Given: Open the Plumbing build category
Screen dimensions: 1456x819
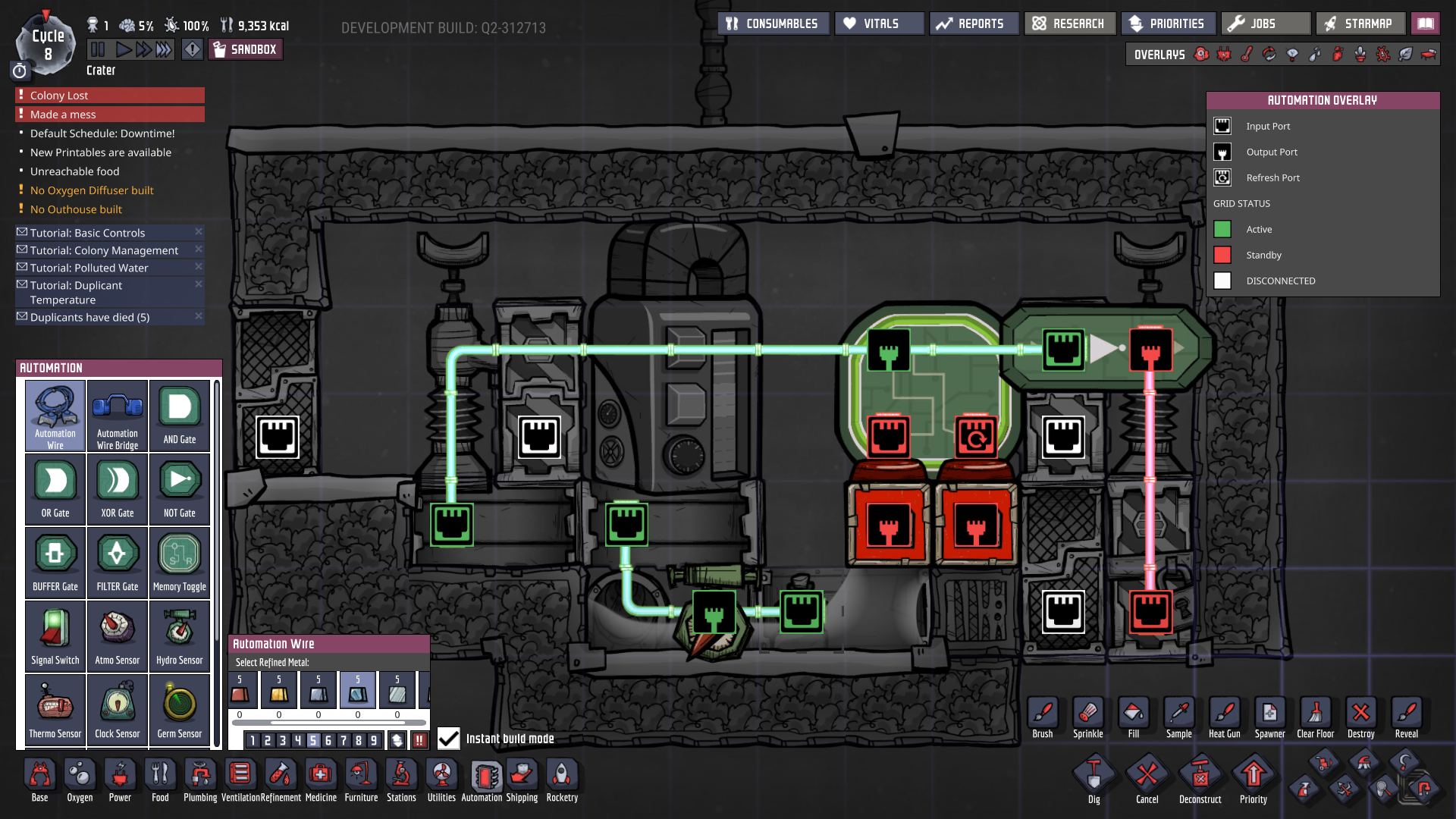Looking at the screenshot, I should click(x=200, y=780).
